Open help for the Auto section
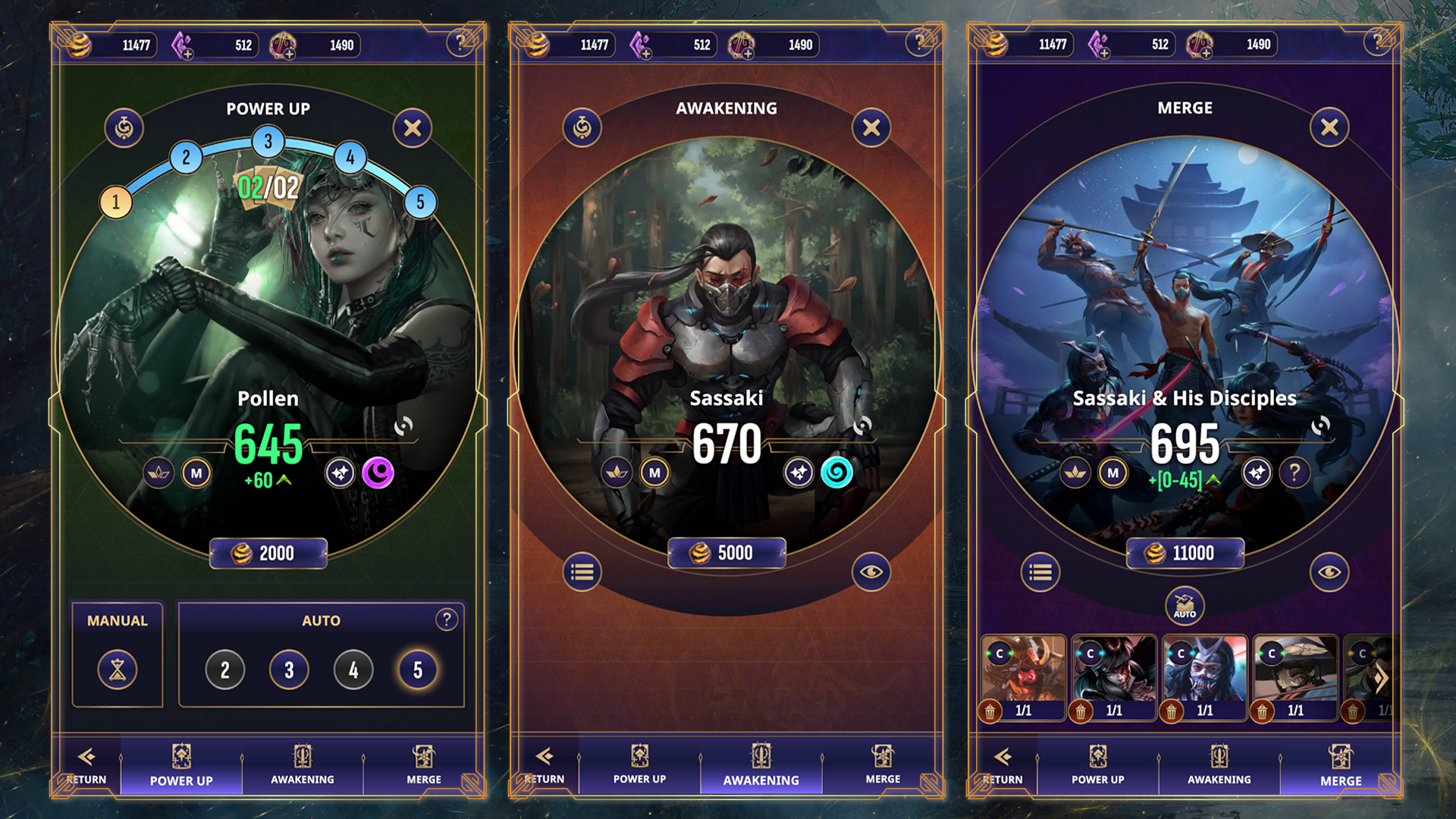Image resolution: width=1456 pixels, height=819 pixels. click(x=447, y=620)
